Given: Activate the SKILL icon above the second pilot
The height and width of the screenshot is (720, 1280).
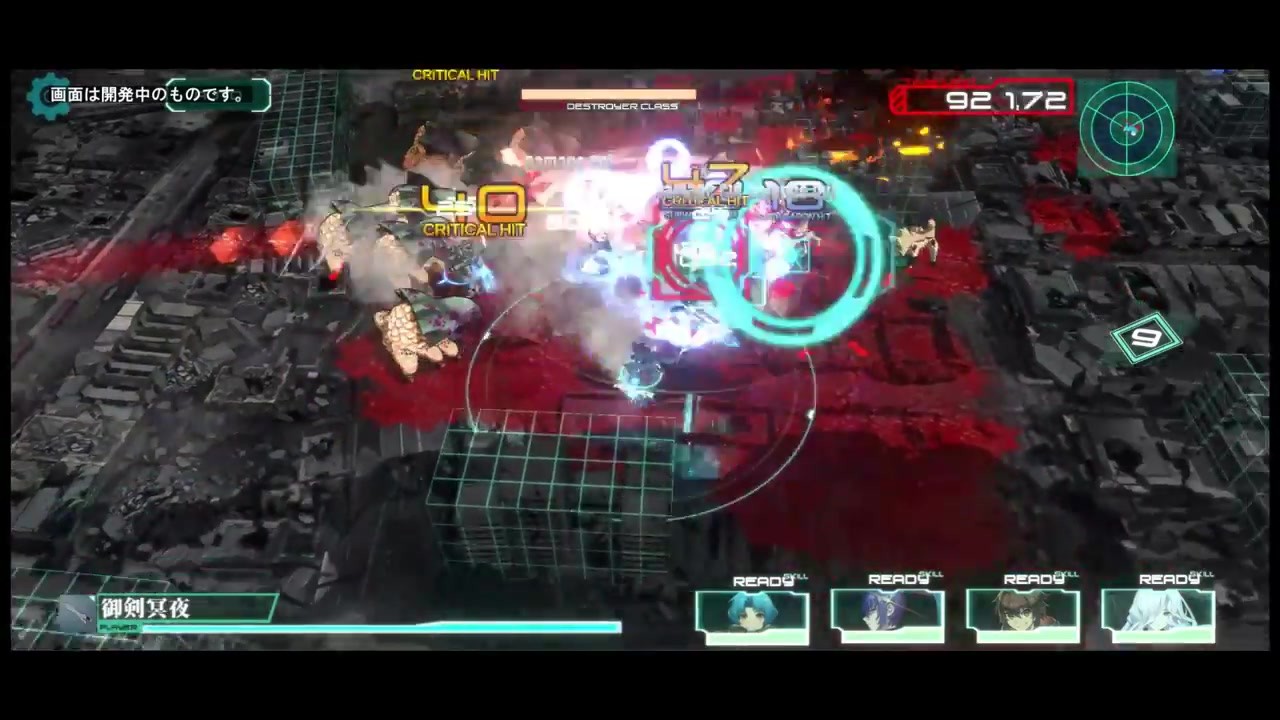Looking at the screenshot, I should (932, 576).
